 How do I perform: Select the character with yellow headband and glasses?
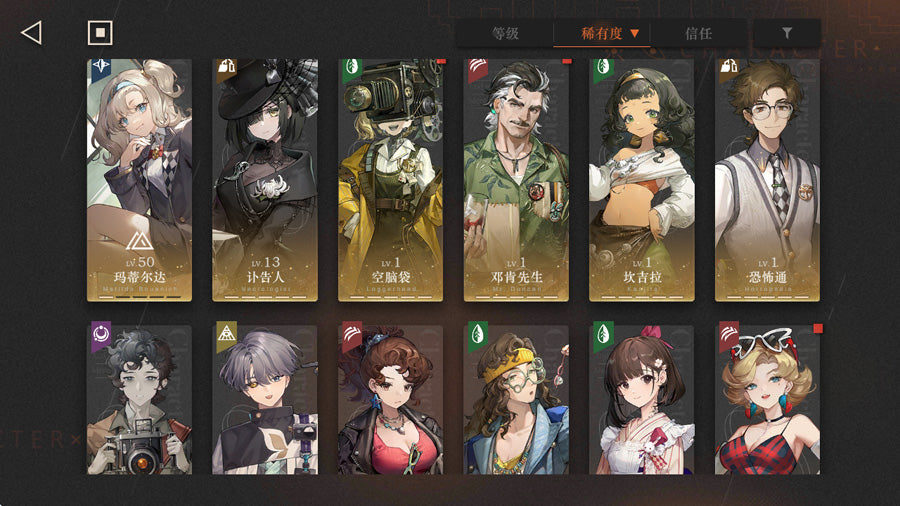click(517, 400)
